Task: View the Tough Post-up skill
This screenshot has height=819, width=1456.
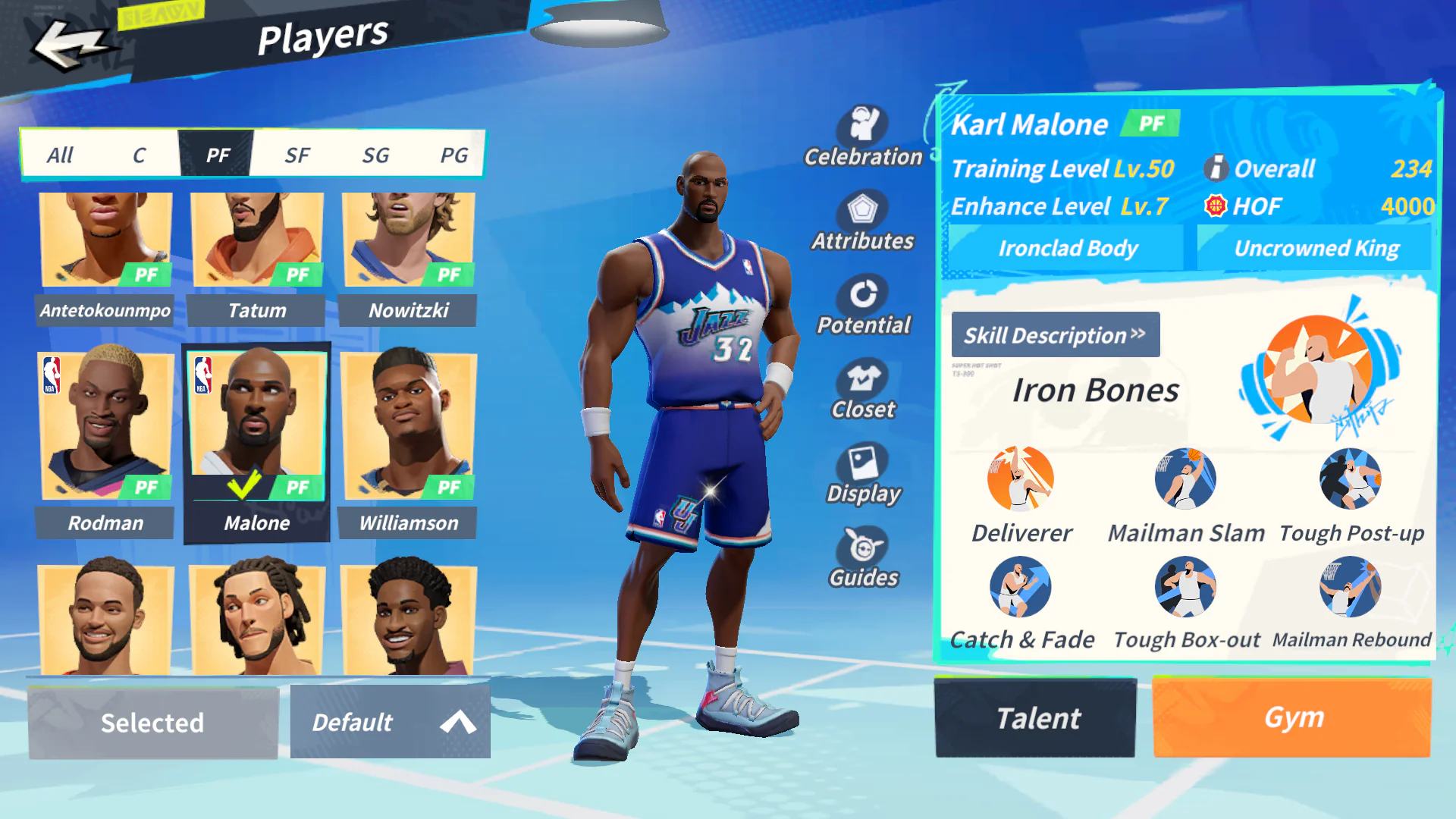Action: coord(1351,479)
